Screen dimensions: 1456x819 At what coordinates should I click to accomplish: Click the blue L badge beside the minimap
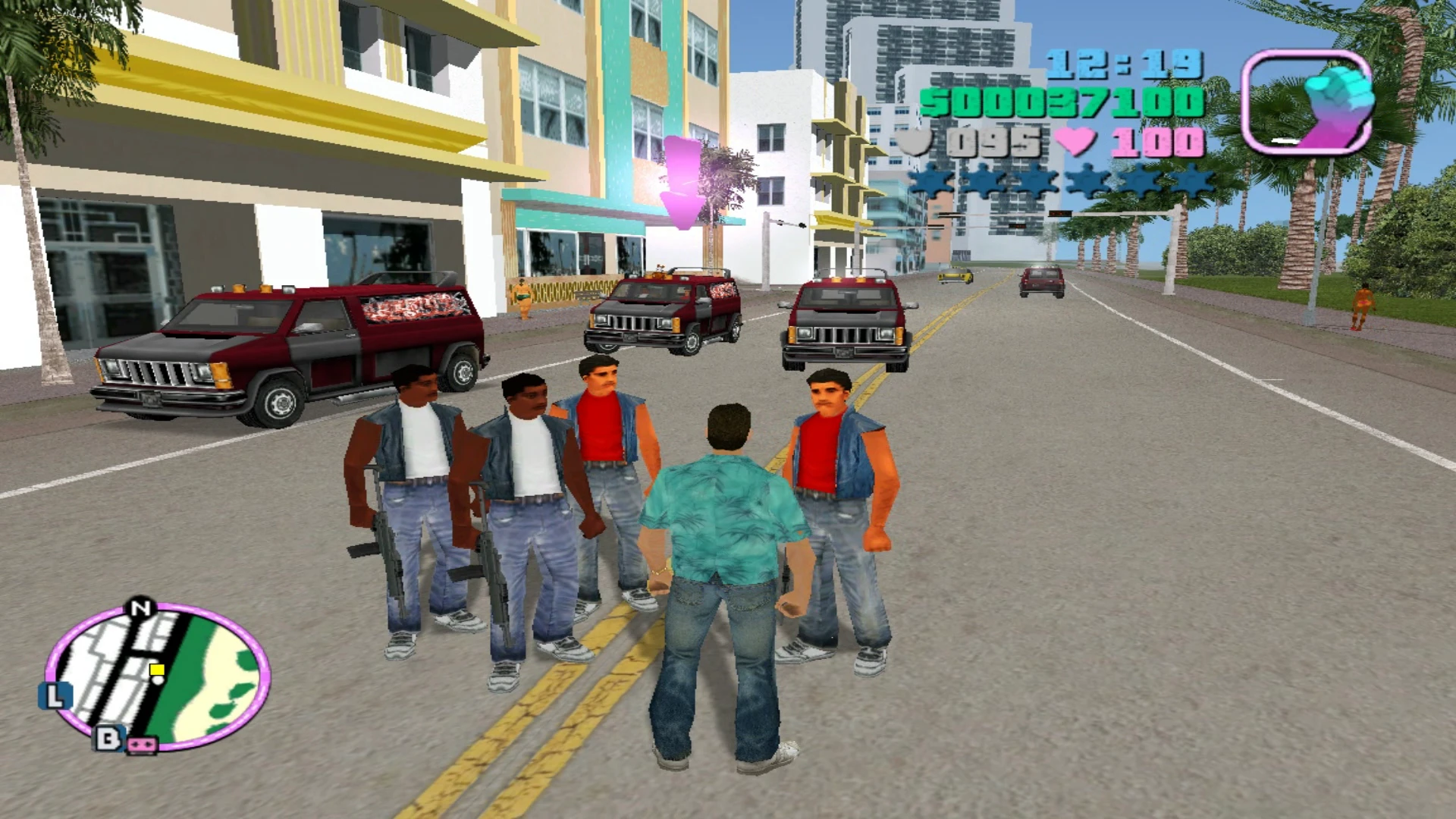pos(55,695)
